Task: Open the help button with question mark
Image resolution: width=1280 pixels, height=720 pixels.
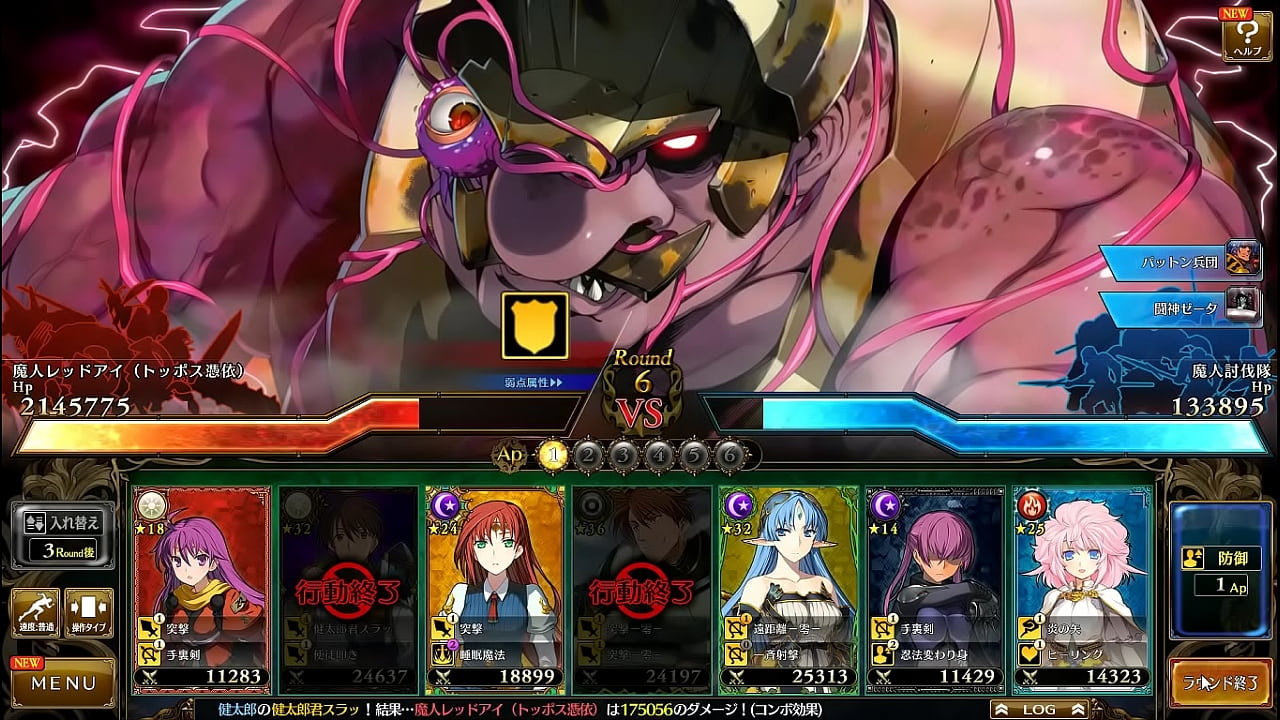Action: [1246, 36]
